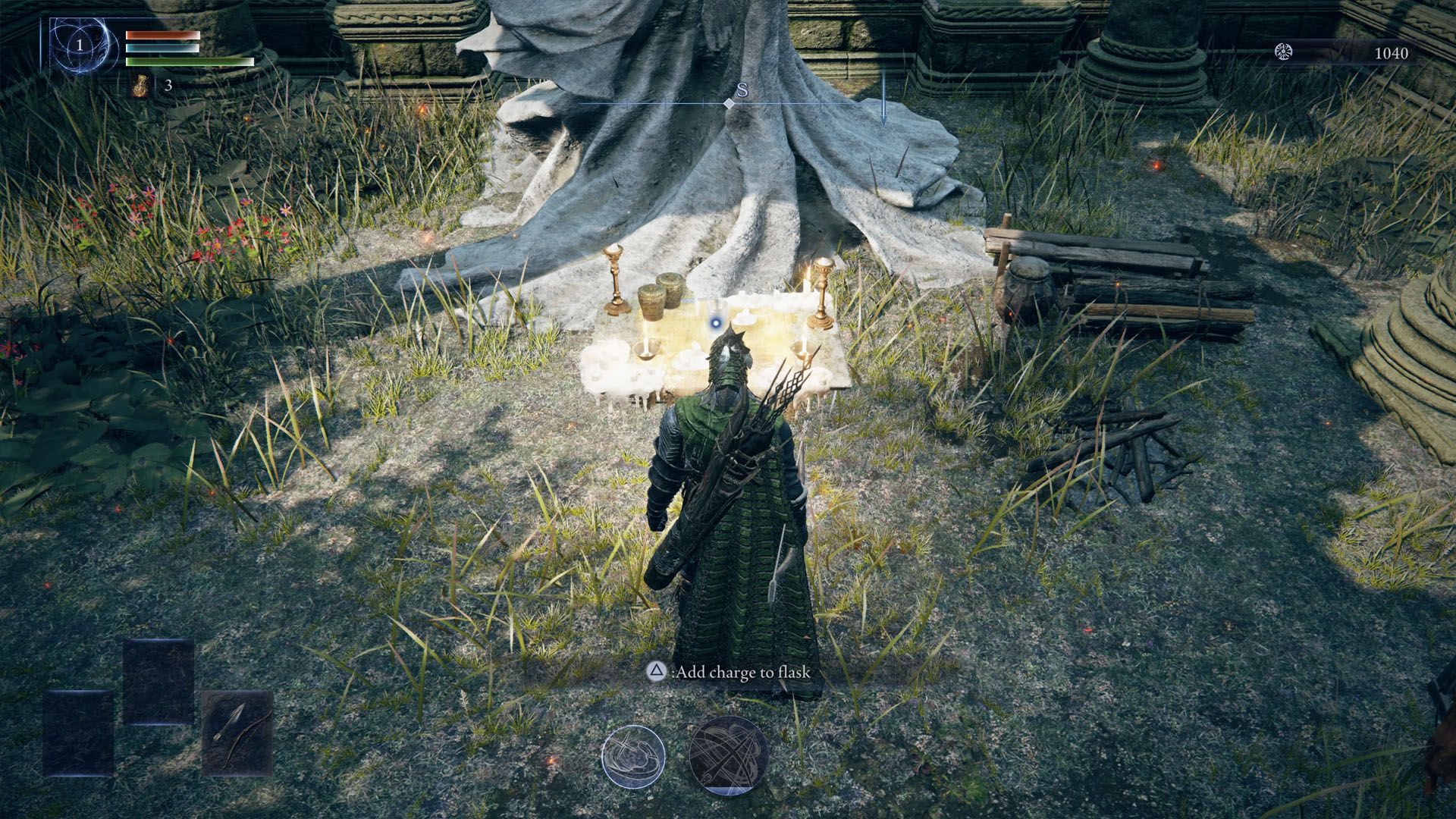Click the S direction letter on the compass

(742, 89)
